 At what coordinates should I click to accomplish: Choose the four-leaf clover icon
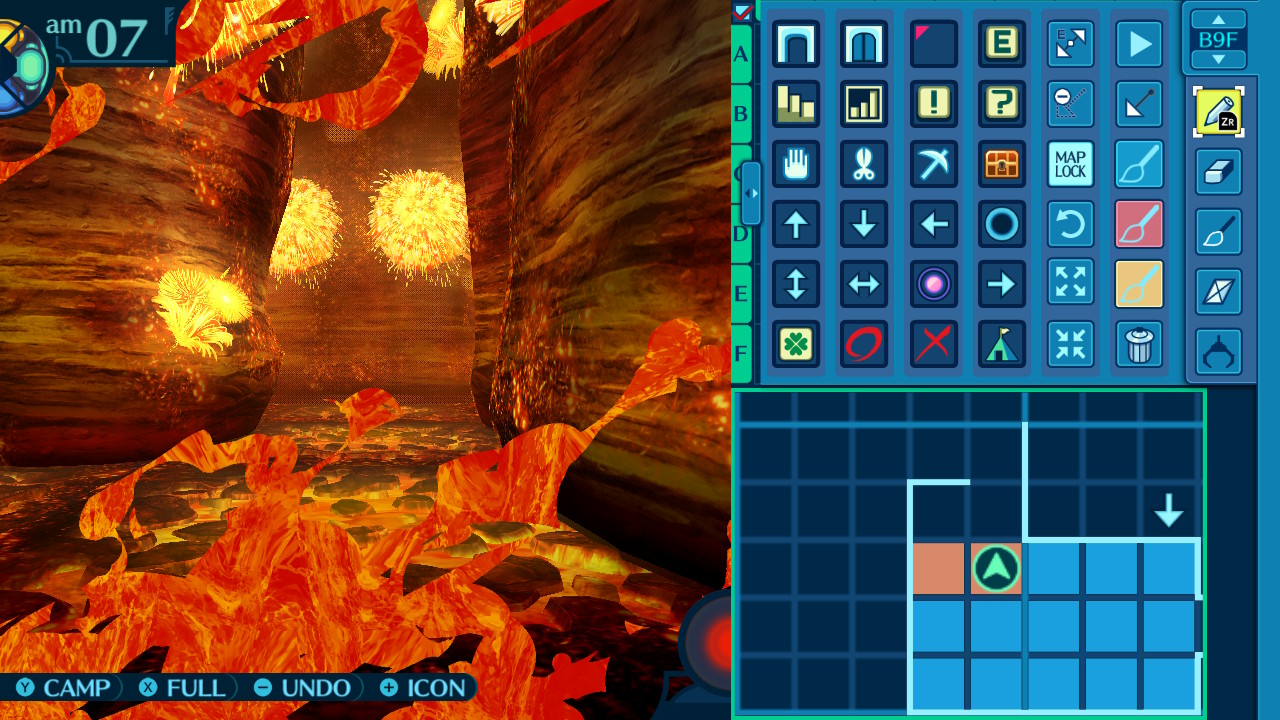pos(796,344)
